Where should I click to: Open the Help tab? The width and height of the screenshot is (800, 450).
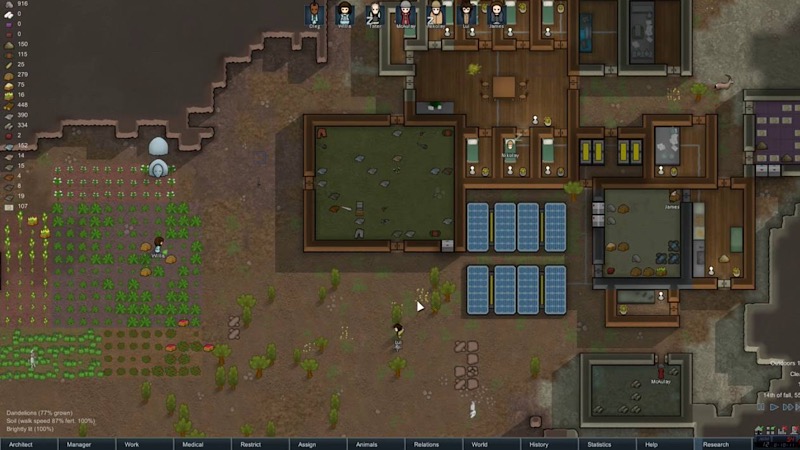652,444
